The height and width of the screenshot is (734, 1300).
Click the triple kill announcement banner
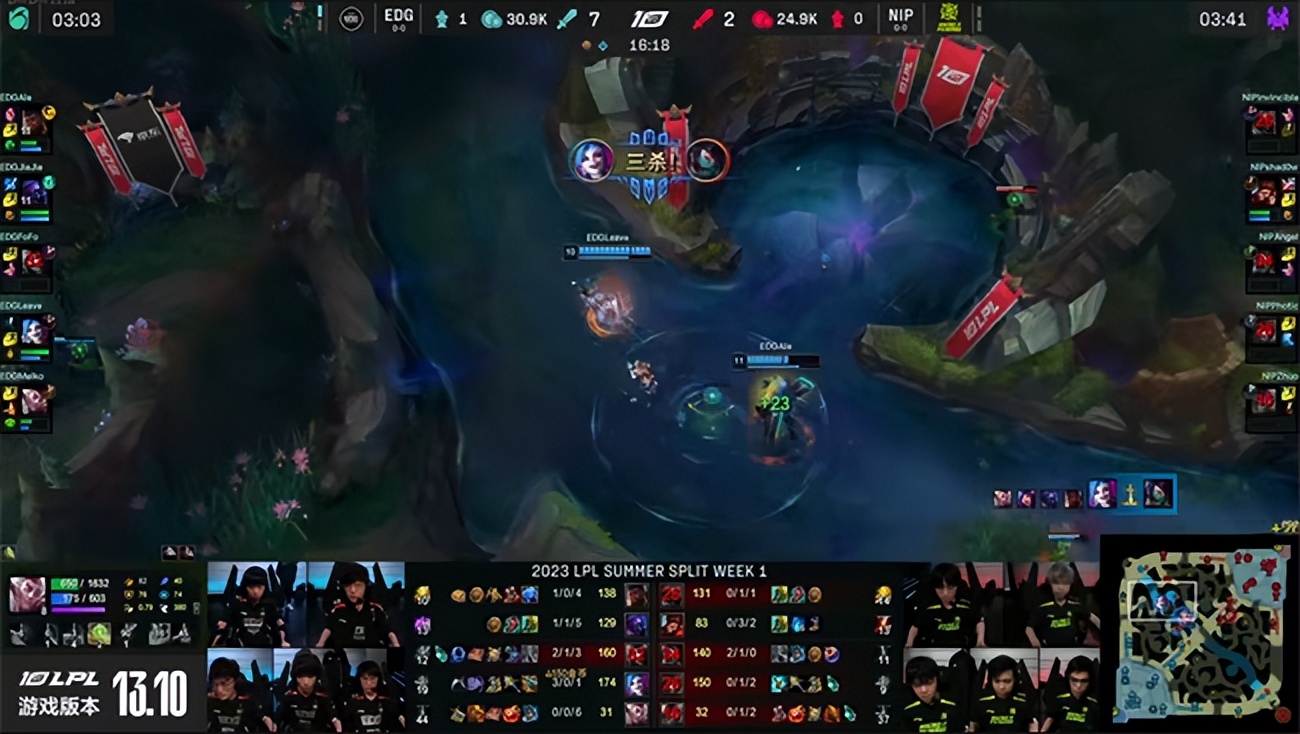click(x=648, y=161)
